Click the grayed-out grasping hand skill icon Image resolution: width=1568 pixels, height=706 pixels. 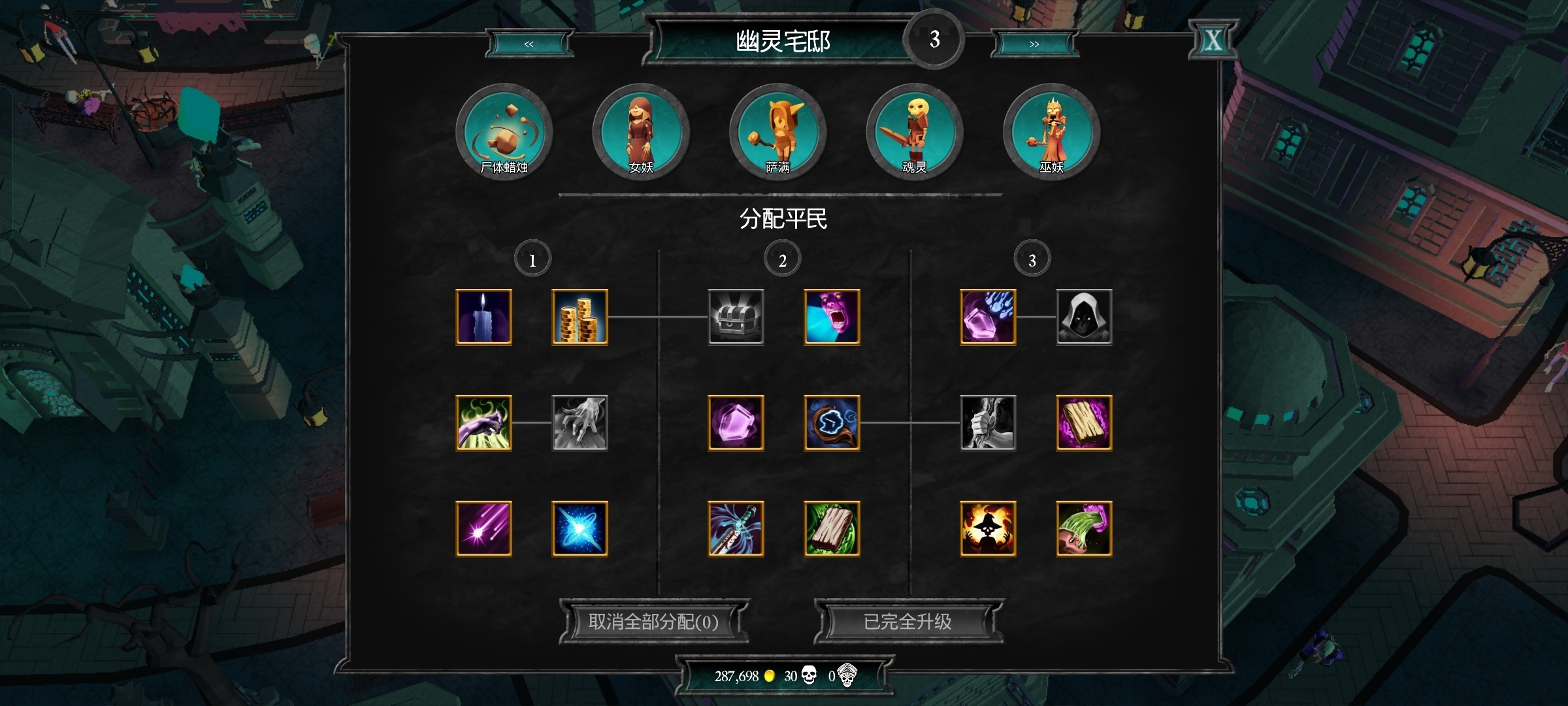[580, 423]
